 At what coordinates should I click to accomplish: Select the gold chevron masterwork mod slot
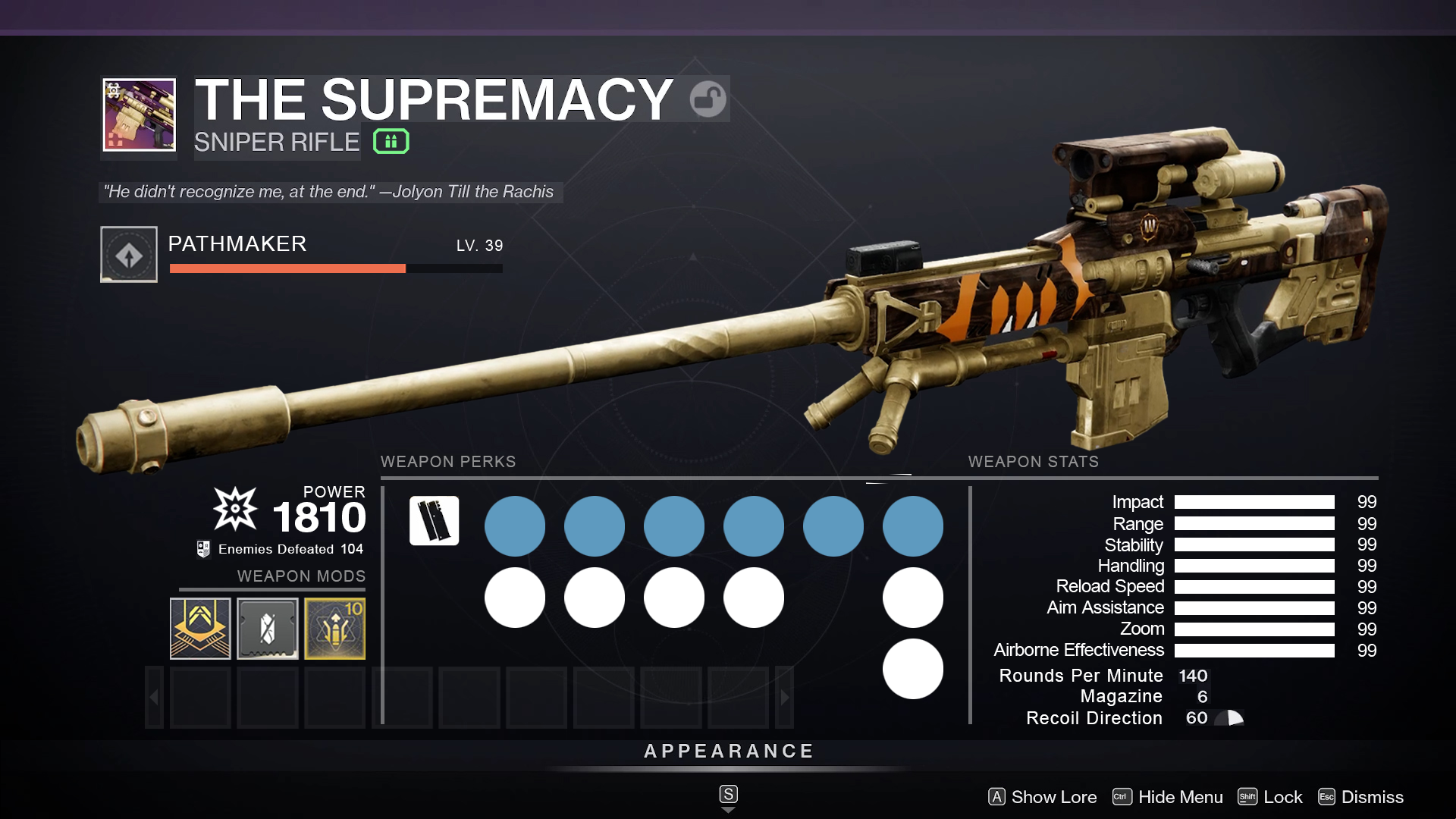click(x=200, y=628)
